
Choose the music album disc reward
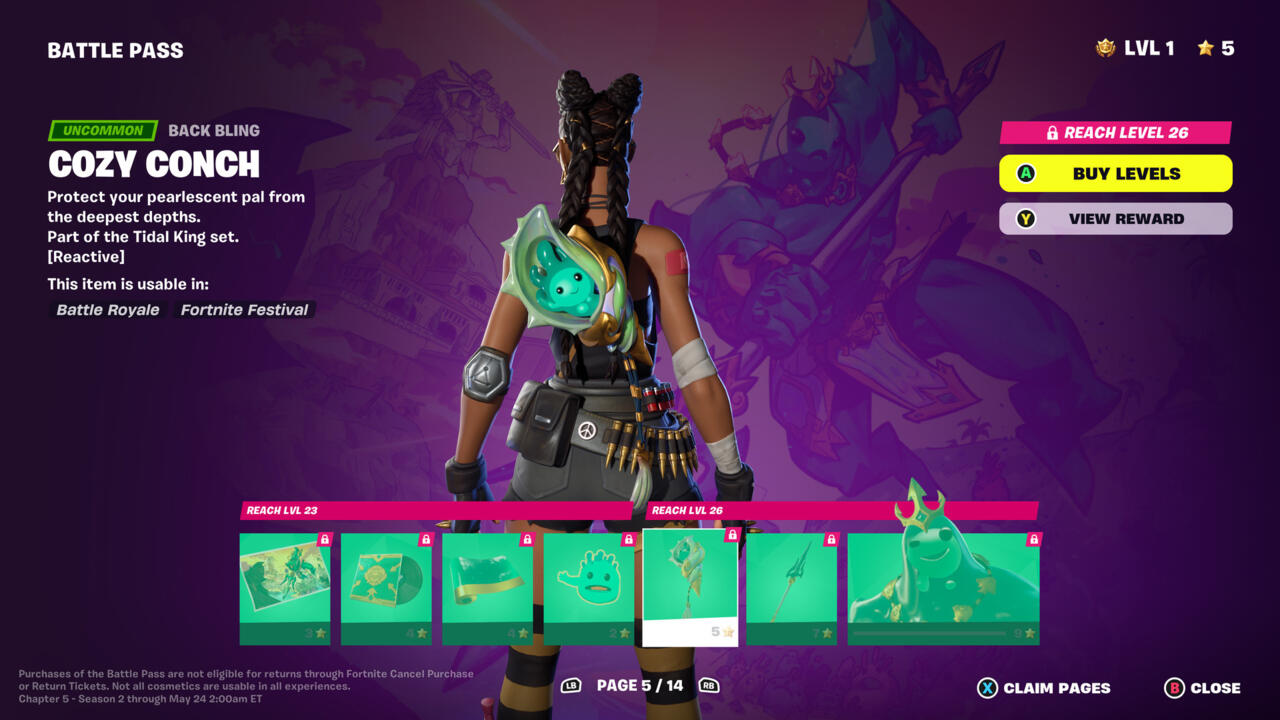point(386,588)
